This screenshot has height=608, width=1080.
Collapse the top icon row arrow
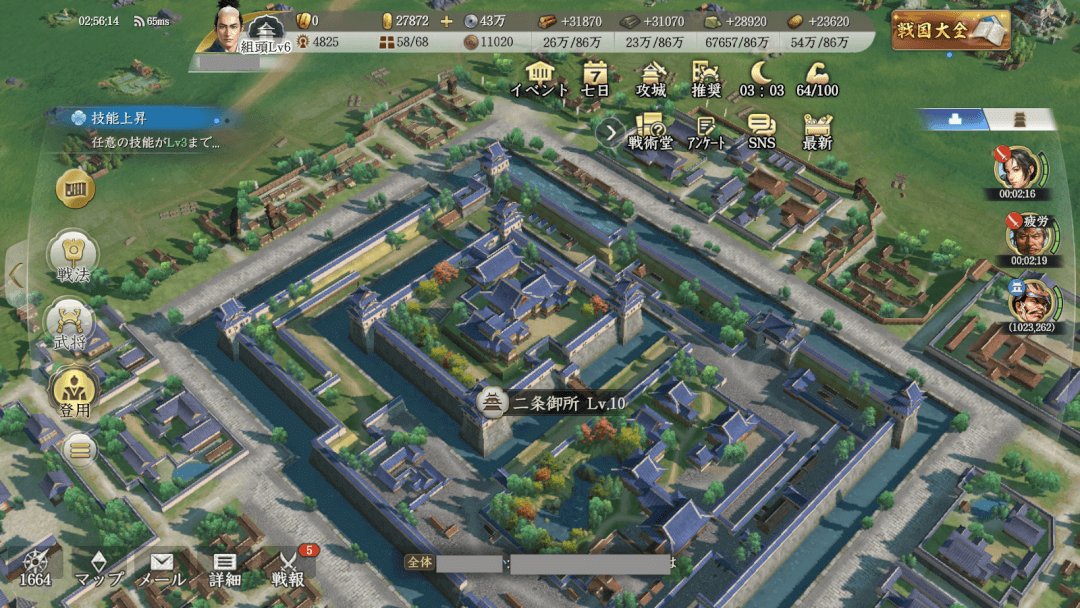point(609,132)
